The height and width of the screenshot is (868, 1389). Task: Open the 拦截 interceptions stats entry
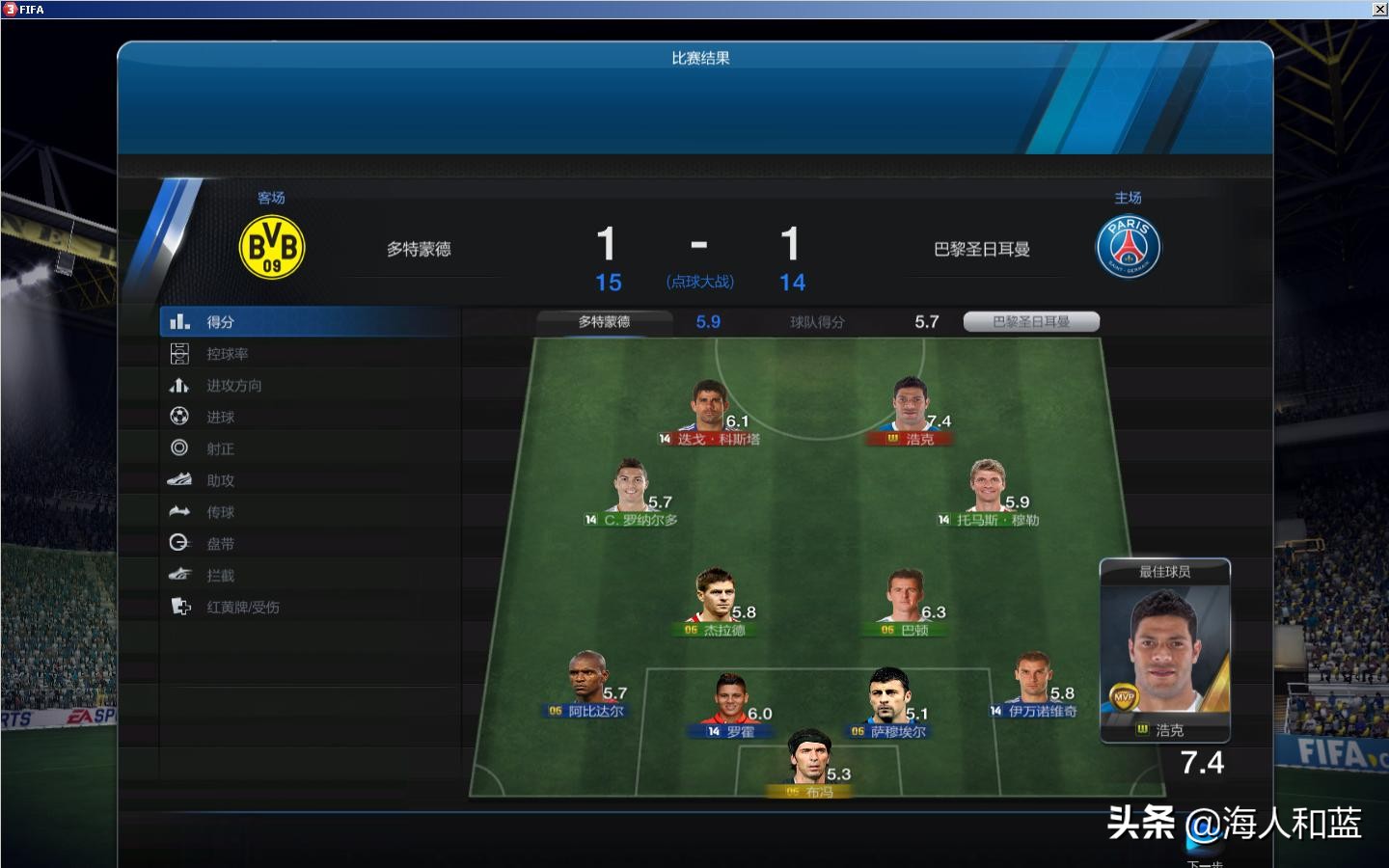click(x=180, y=575)
